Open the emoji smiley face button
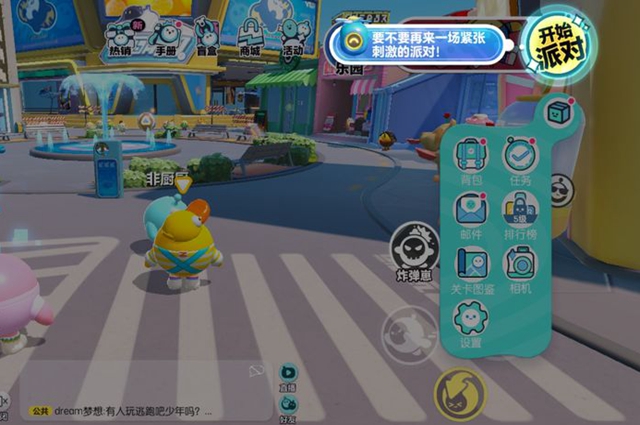 (562, 189)
